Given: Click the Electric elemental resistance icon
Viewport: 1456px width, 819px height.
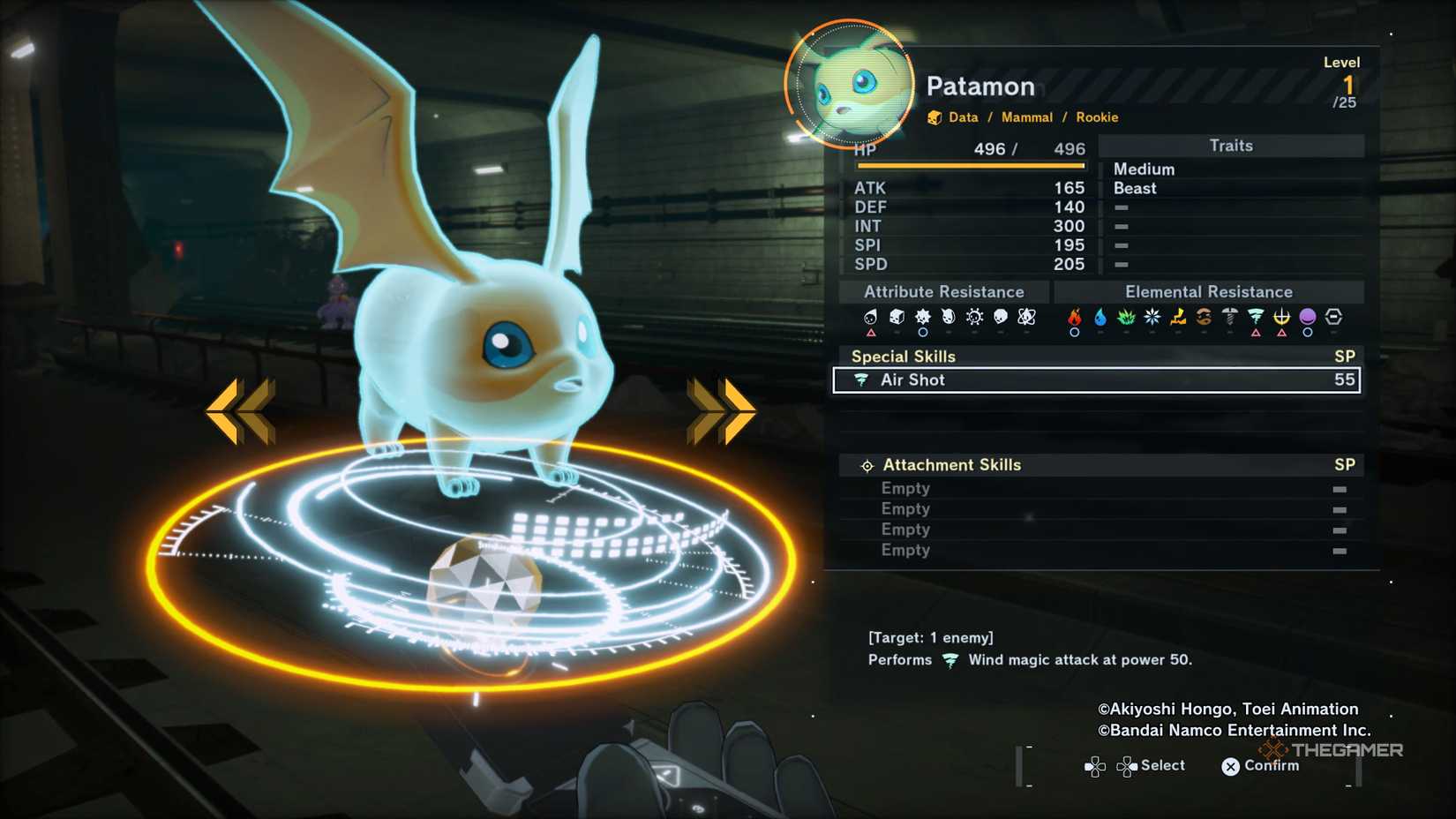Looking at the screenshot, I should 1177,316.
